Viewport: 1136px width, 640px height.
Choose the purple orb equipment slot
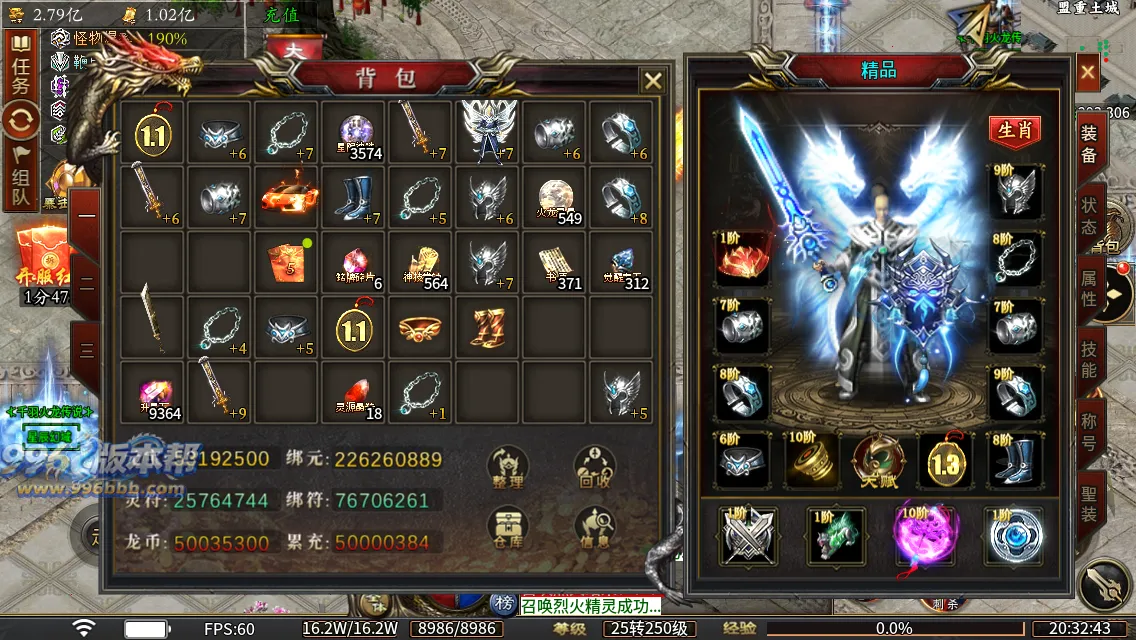click(x=925, y=535)
